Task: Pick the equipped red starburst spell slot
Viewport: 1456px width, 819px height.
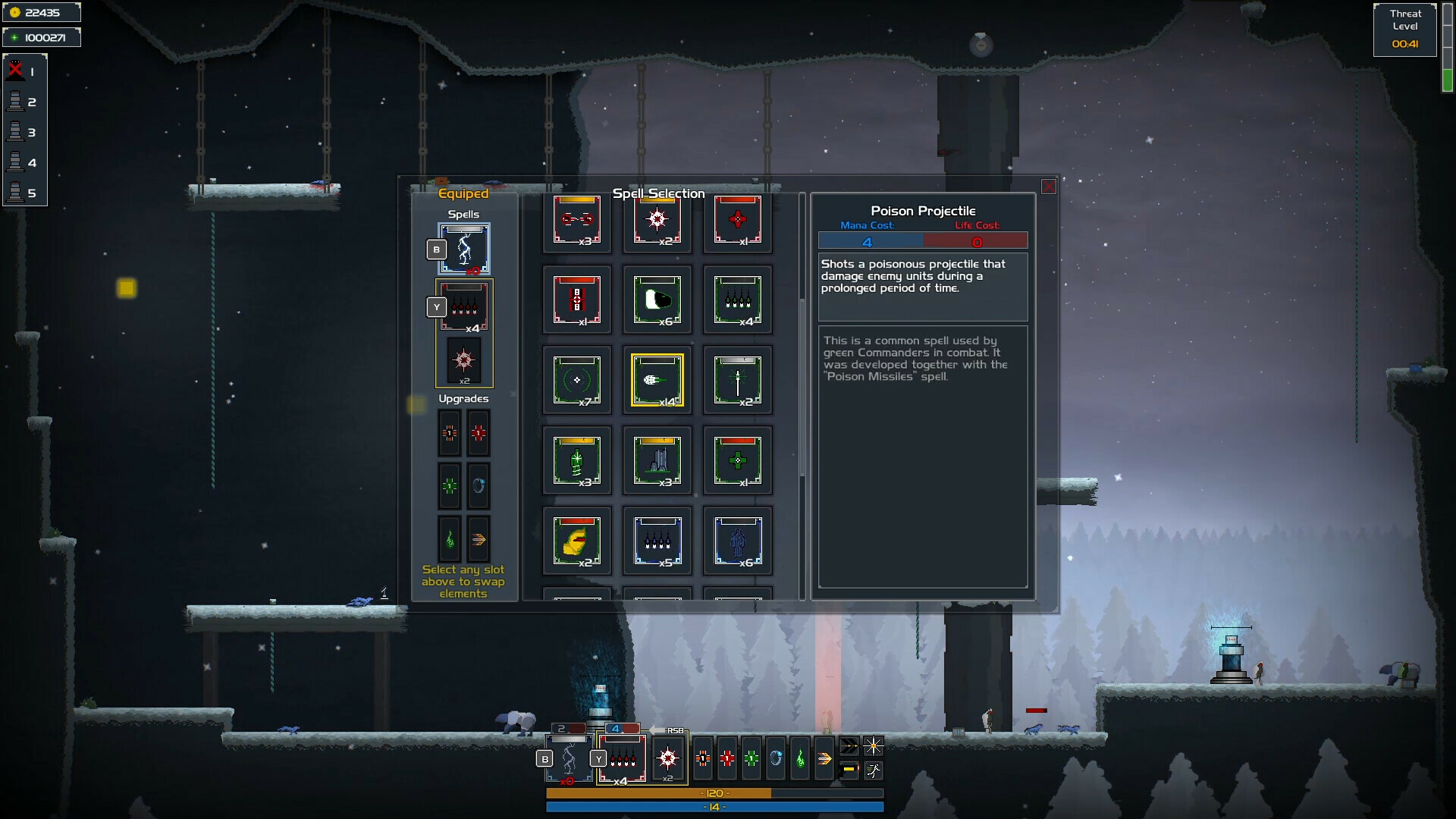Action: coord(464,361)
